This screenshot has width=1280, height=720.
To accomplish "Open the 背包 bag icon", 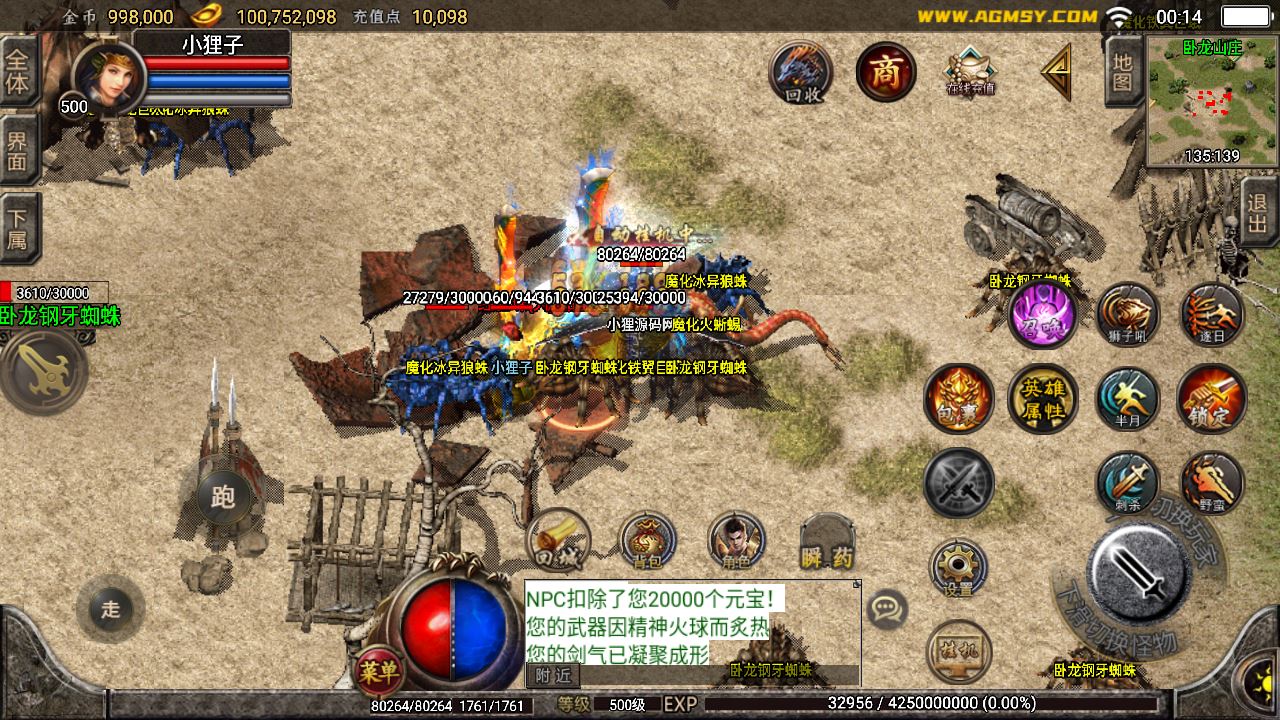I will 648,541.
